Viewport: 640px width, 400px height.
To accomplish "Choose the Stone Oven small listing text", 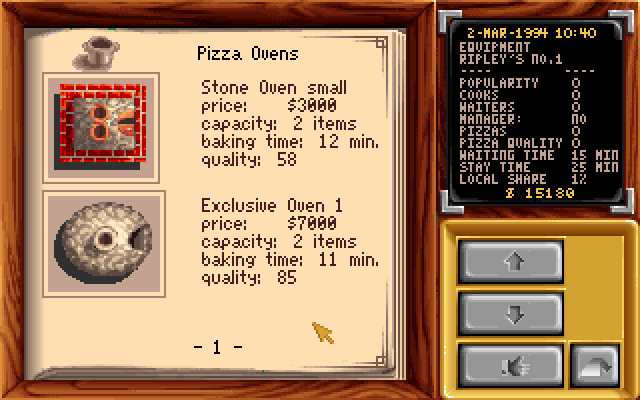I will tap(290, 123).
